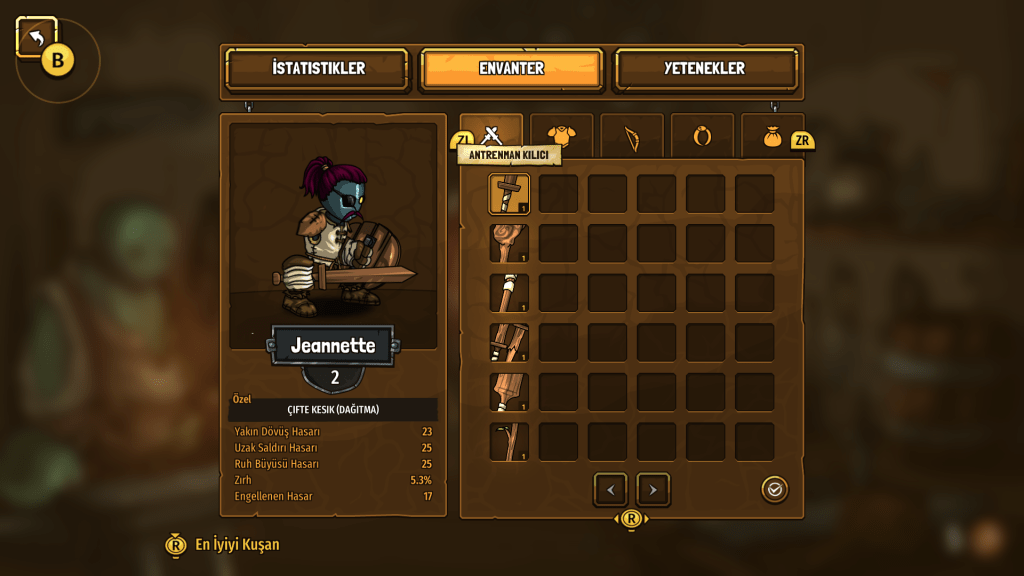The image size is (1024, 576).
Task: Show the Yetenekler tab
Action: pos(705,69)
